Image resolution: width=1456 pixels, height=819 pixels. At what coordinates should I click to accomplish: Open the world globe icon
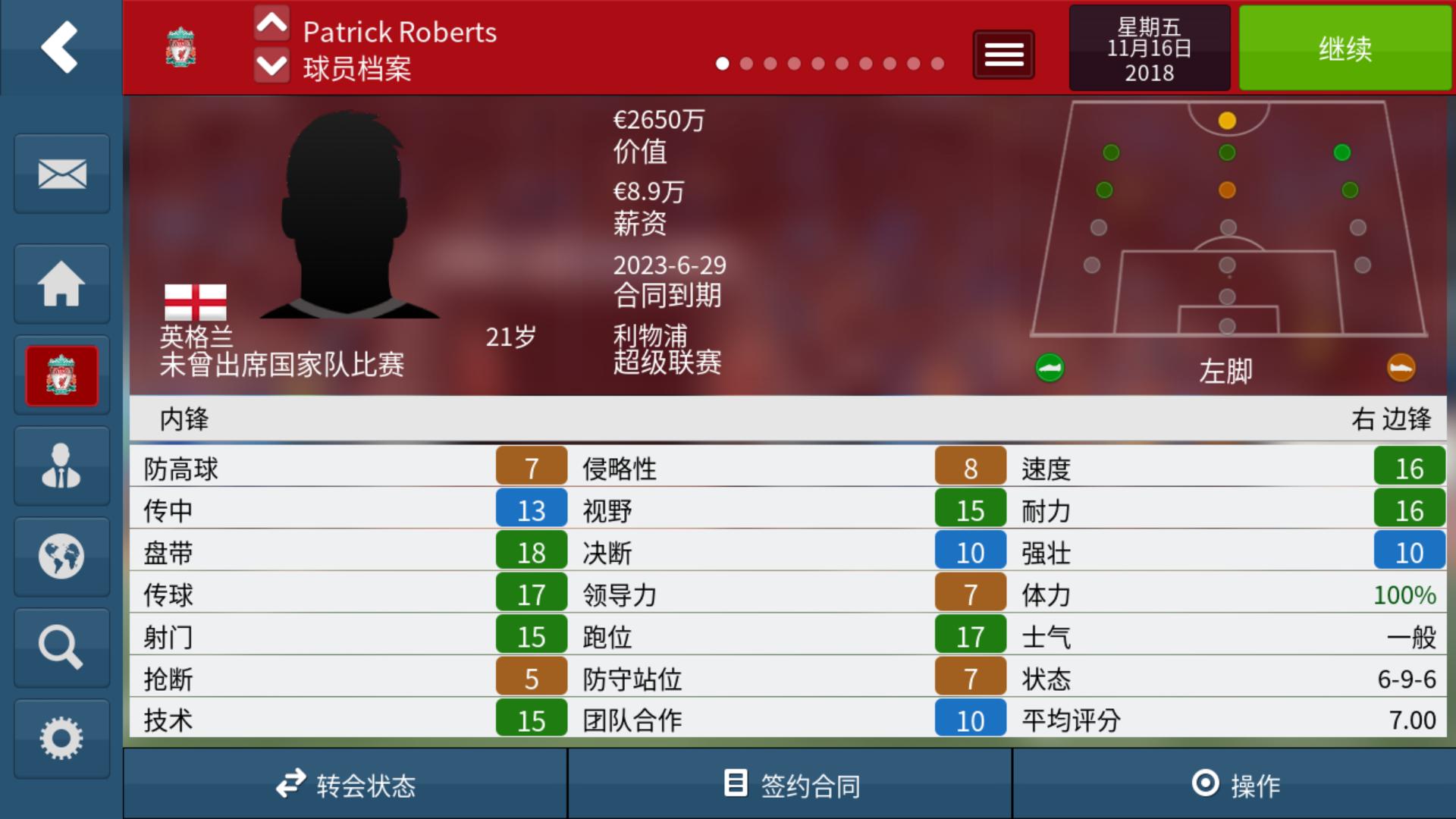pos(61,557)
